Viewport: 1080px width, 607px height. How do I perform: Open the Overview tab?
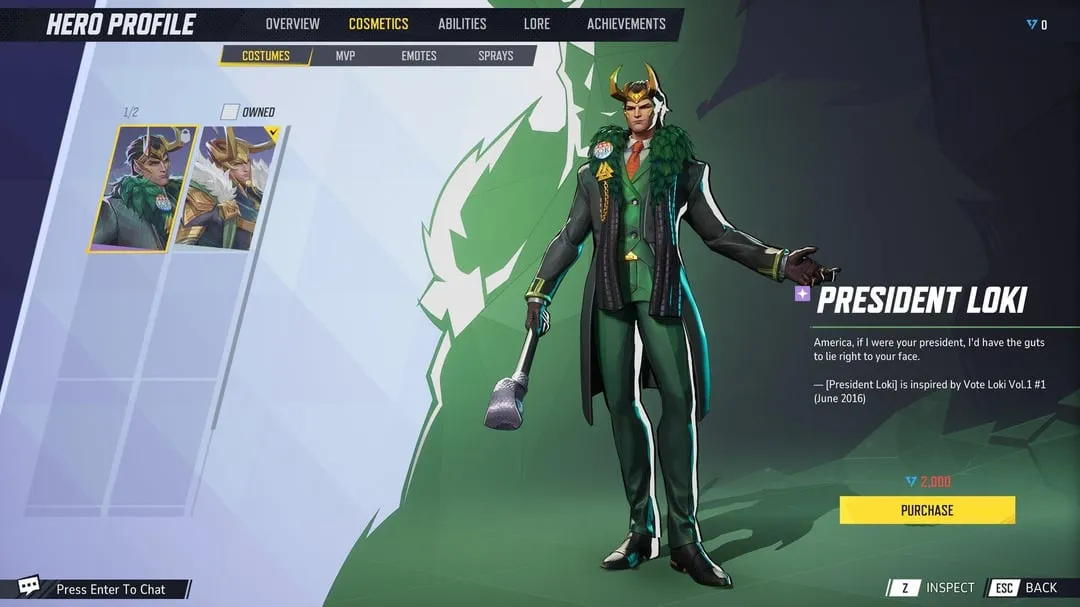point(292,24)
